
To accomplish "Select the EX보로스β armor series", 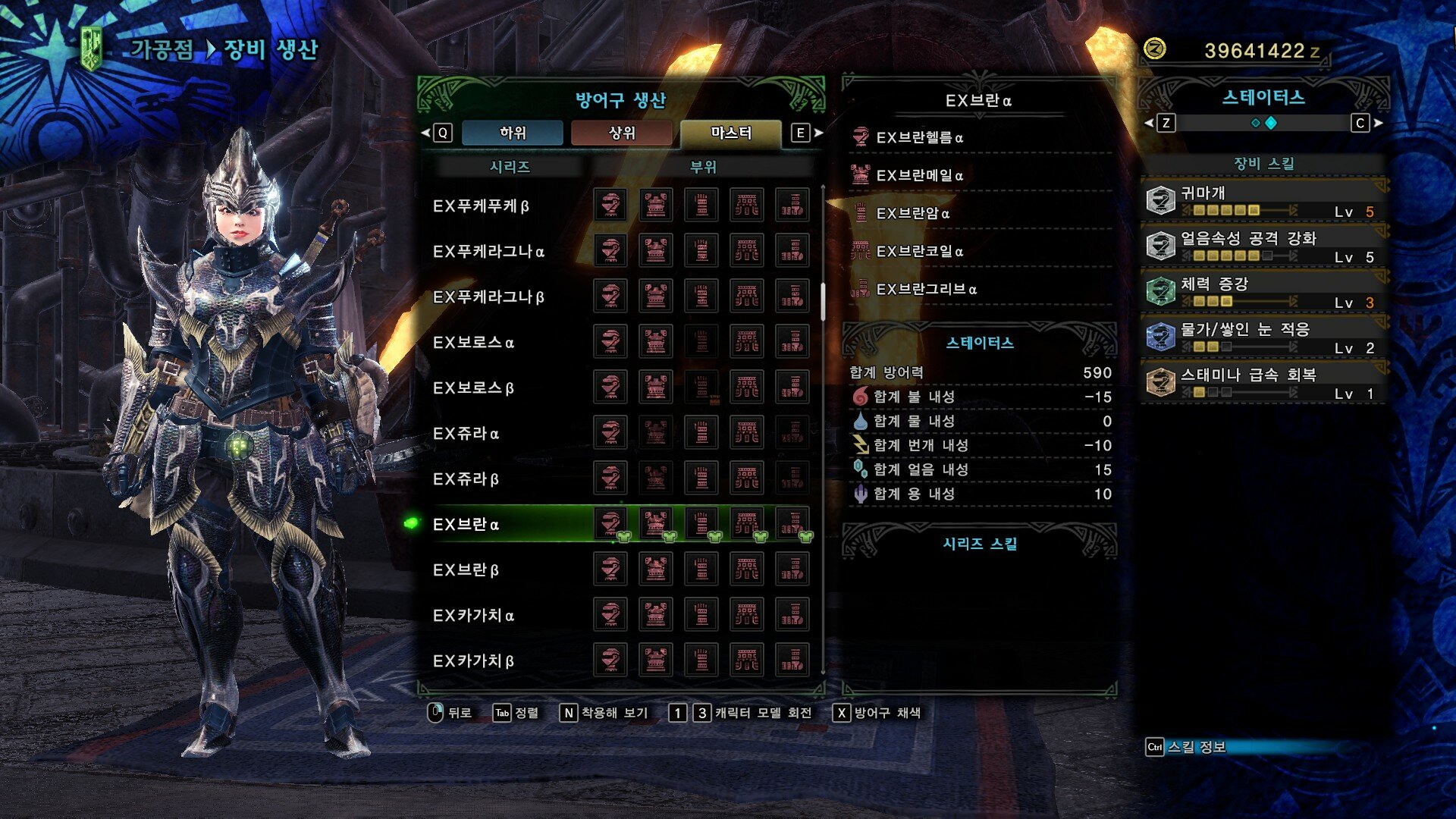I will point(473,388).
